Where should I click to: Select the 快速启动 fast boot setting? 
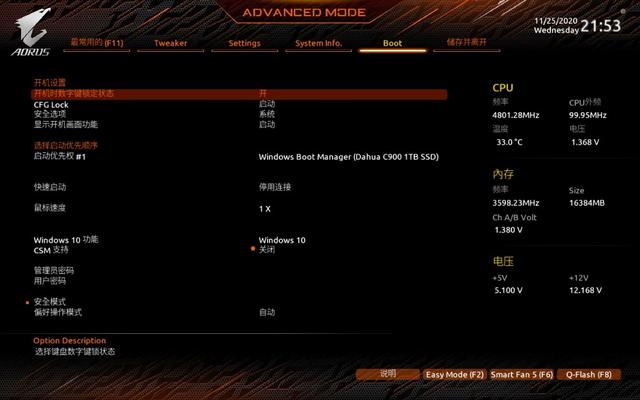tap(50, 187)
